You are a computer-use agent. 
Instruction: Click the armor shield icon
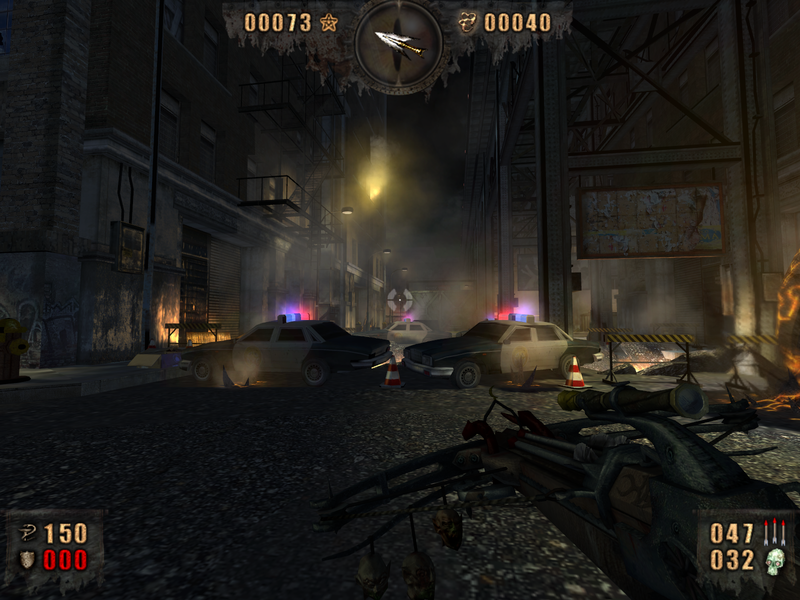(x=26, y=560)
